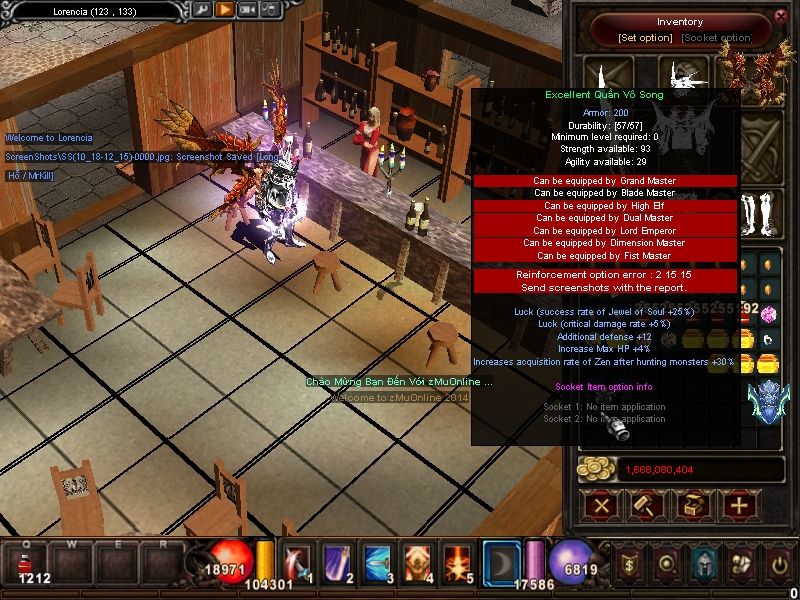Open the Set option info
Screen dimensions: 800x600
pyautogui.click(x=645, y=38)
